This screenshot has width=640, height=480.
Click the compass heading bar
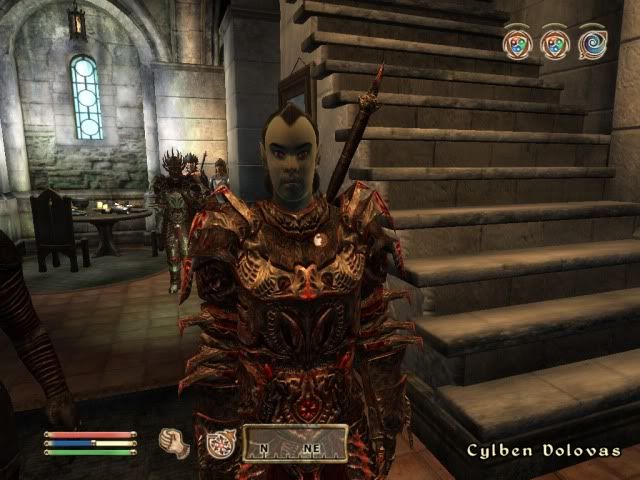[295, 443]
